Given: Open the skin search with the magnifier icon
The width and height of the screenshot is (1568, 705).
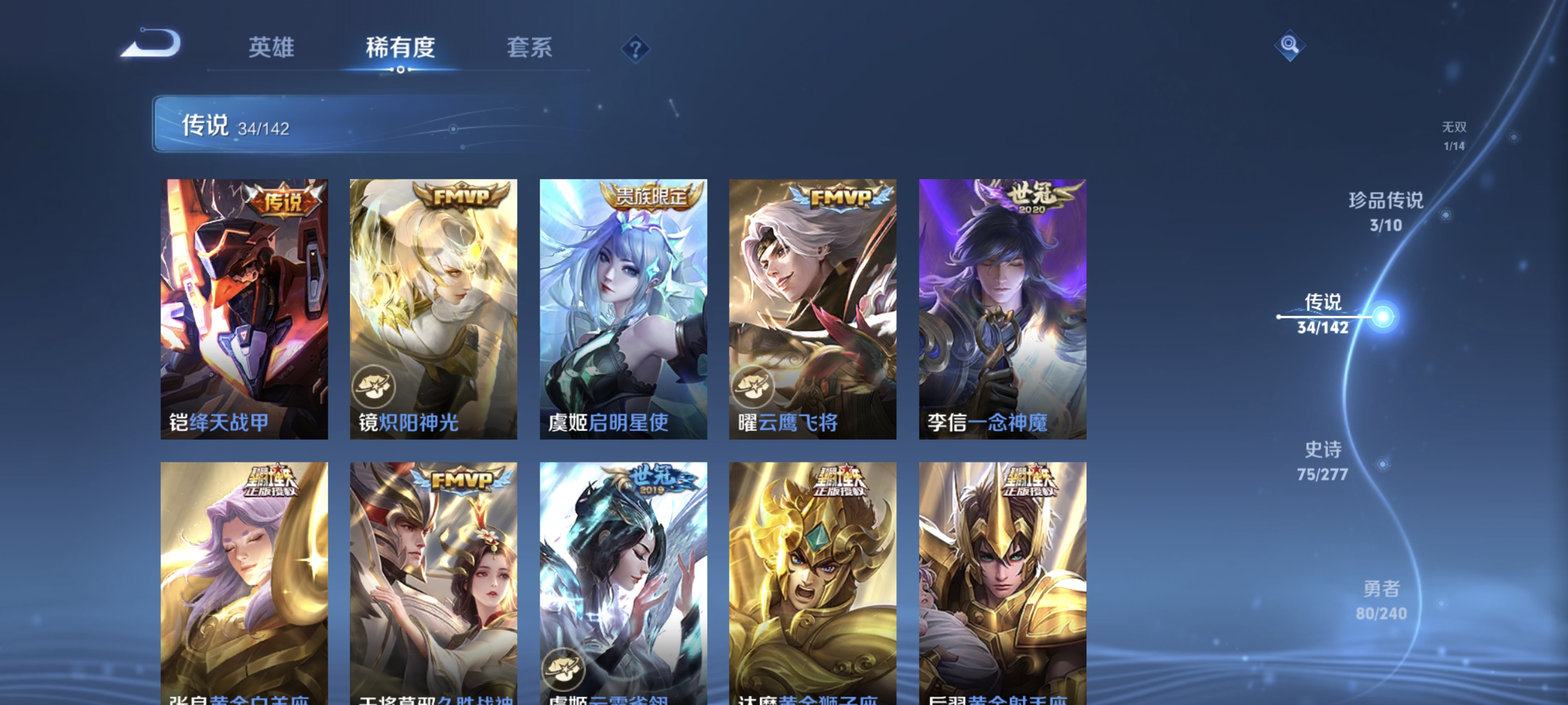Looking at the screenshot, I should coord(1291,45).
